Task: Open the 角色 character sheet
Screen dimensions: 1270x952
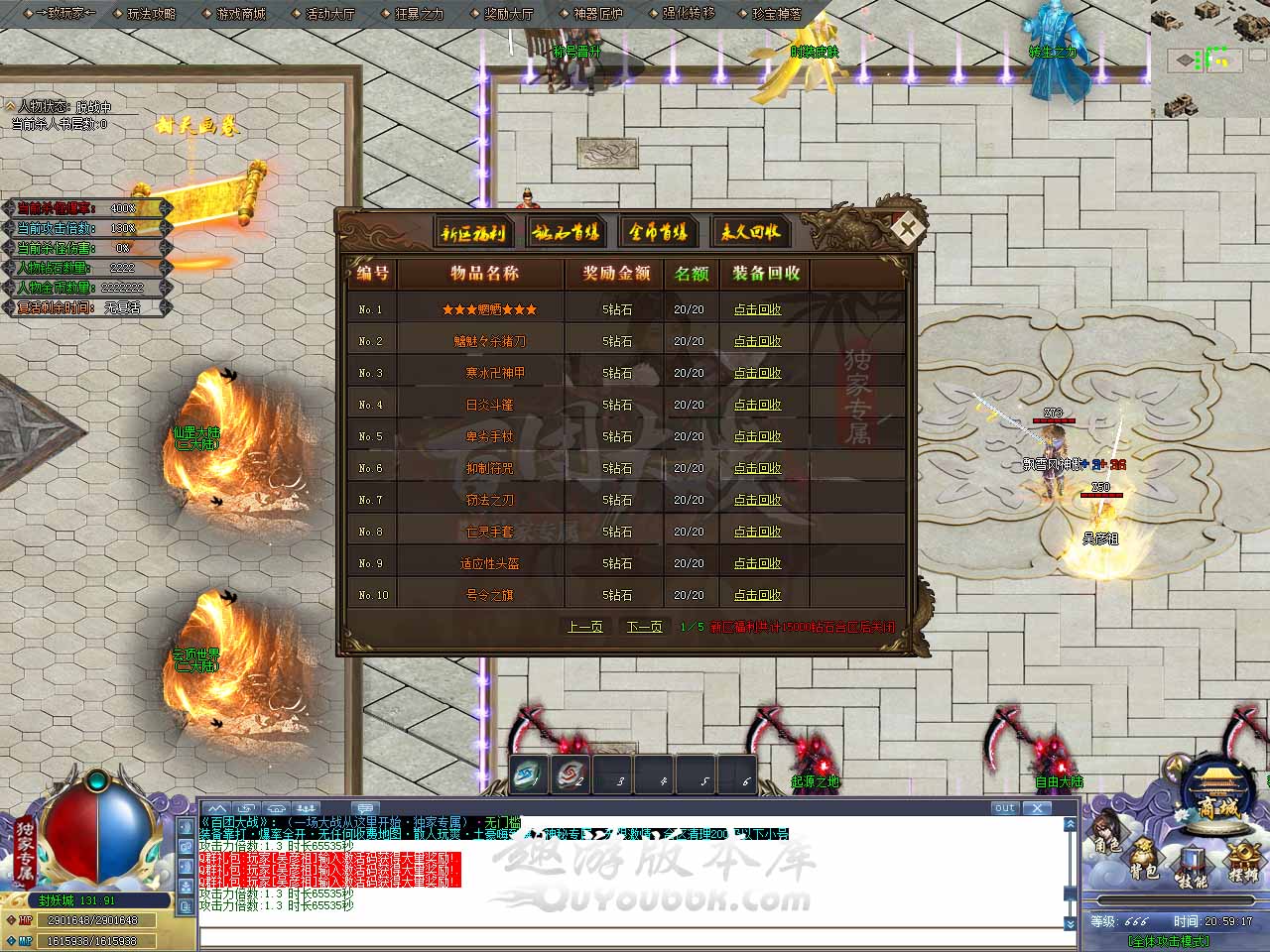Action: (x=1107, y=839)
